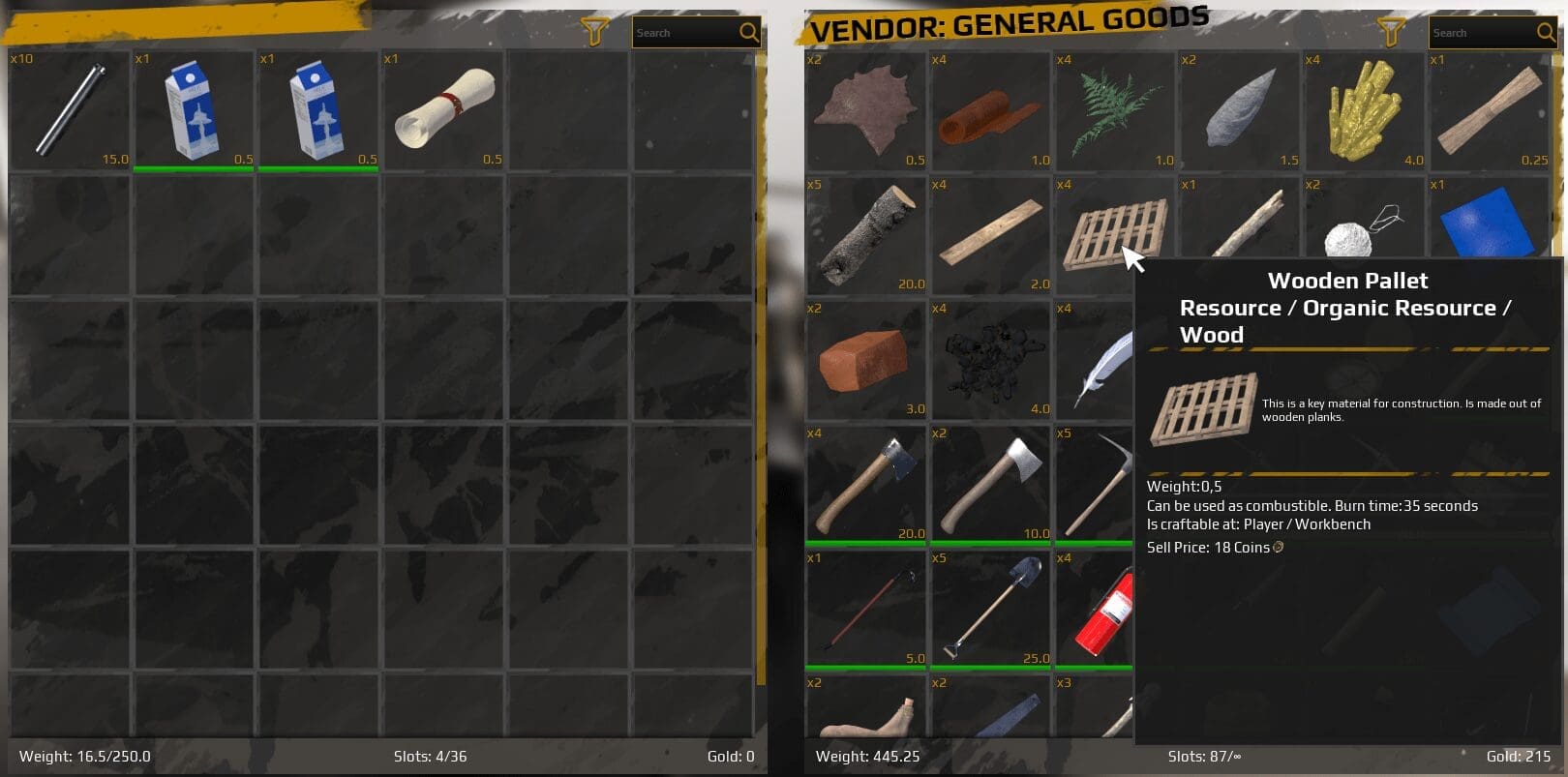
Task: Click the vendor's search field
Action: click(x=1481, y=33)
